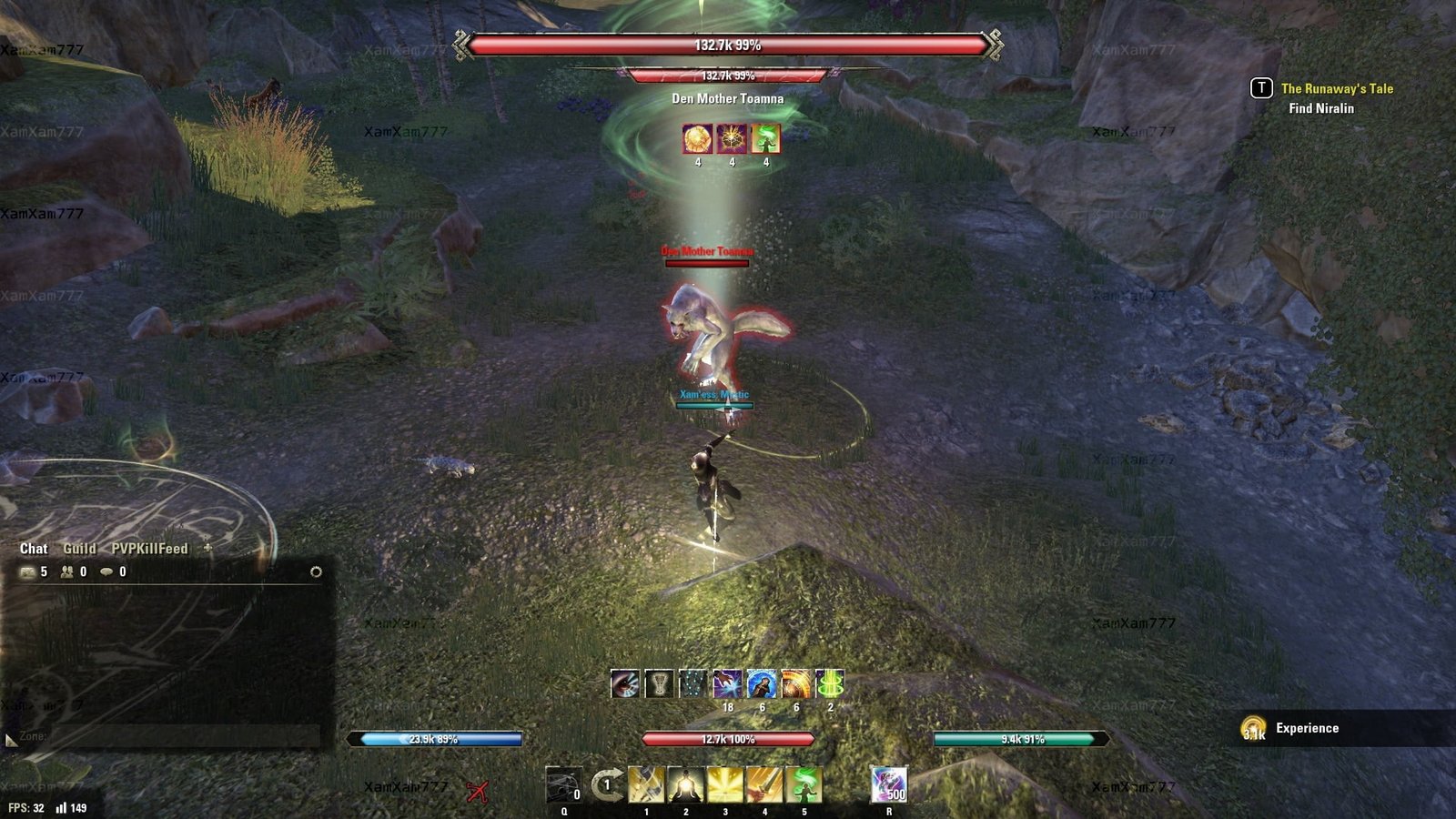Inspect the golden sun debuff on Den Mother Toamna

[x=698, y=139]
